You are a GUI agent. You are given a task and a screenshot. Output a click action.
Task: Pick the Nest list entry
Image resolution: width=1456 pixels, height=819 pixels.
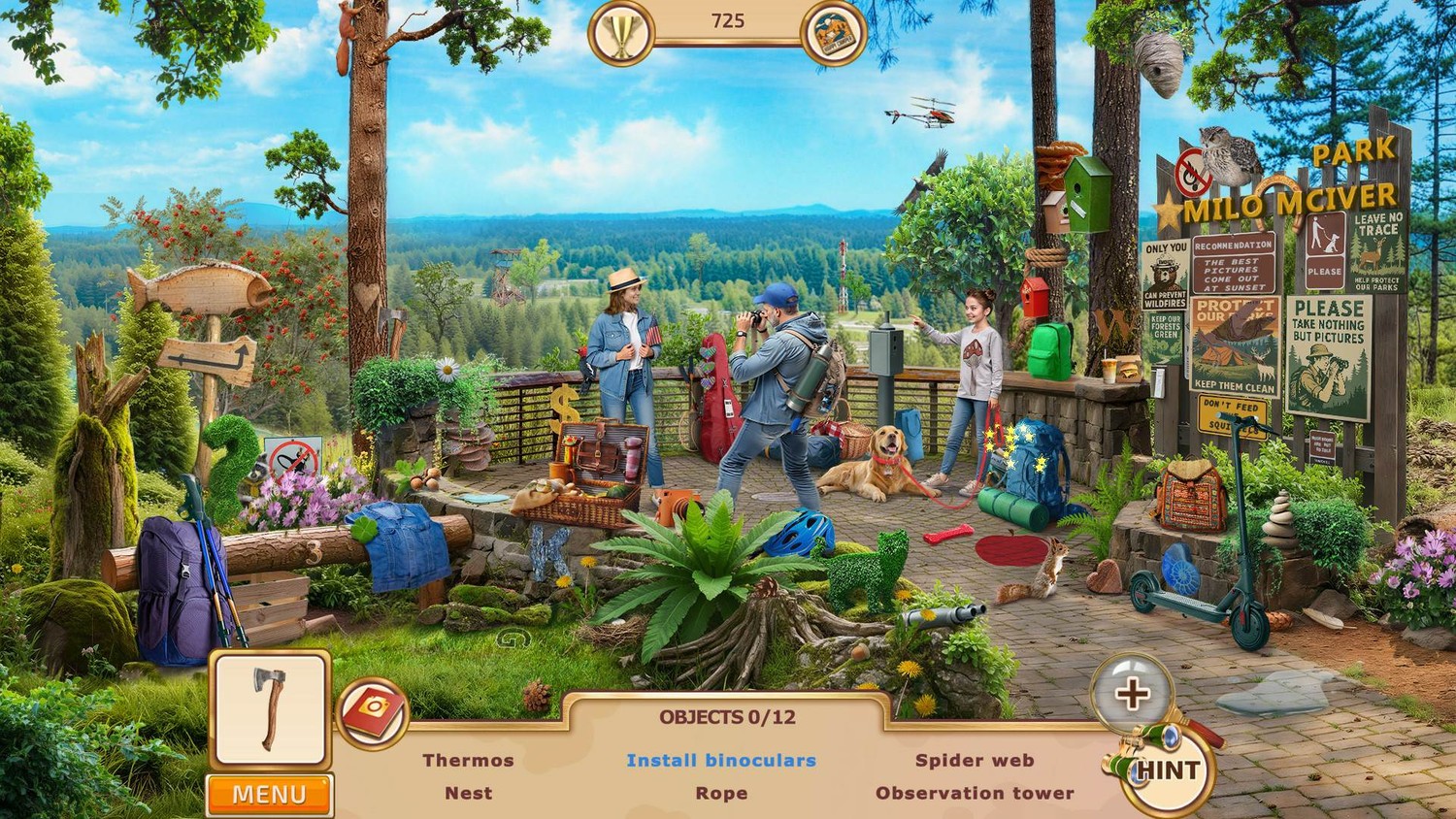click(468, 793)
